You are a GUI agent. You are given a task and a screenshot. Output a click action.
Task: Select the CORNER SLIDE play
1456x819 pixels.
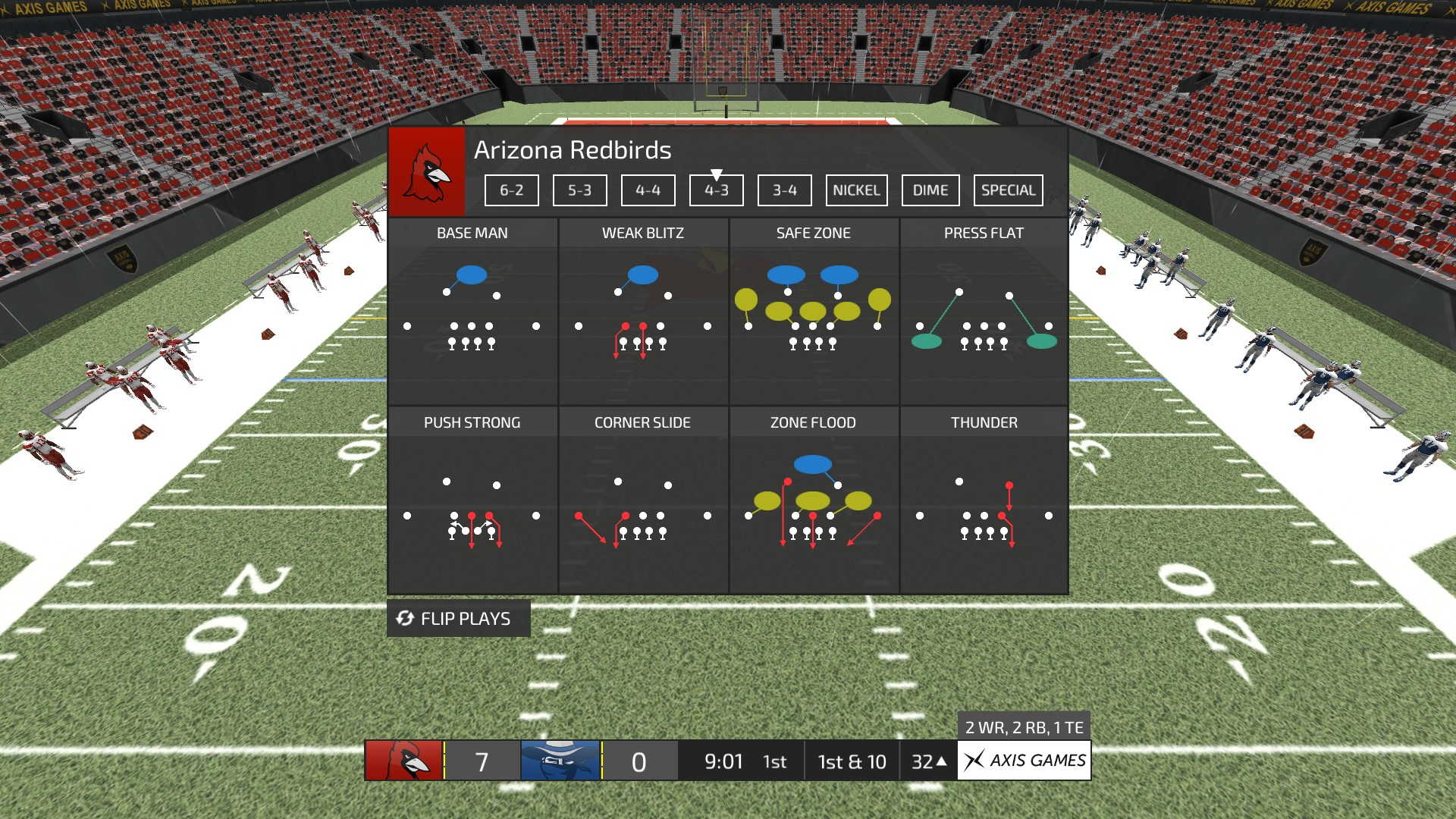(642, 500)
